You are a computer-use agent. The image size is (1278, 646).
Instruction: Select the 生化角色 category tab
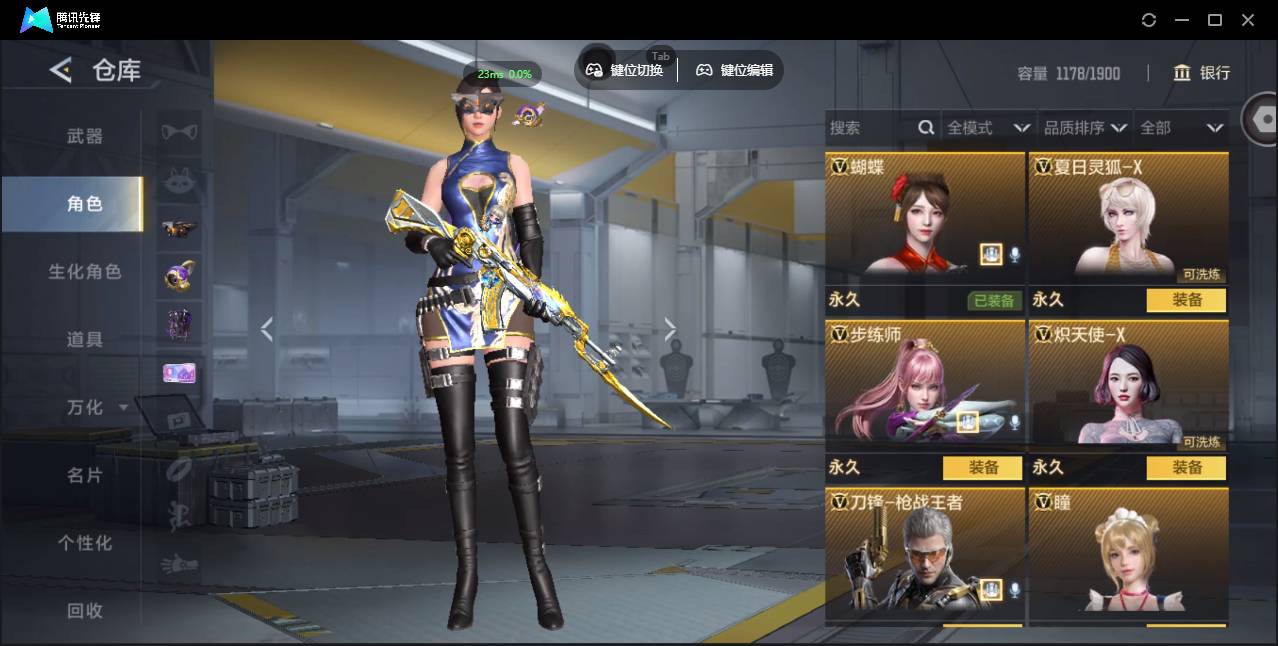[x=85, y=272]
